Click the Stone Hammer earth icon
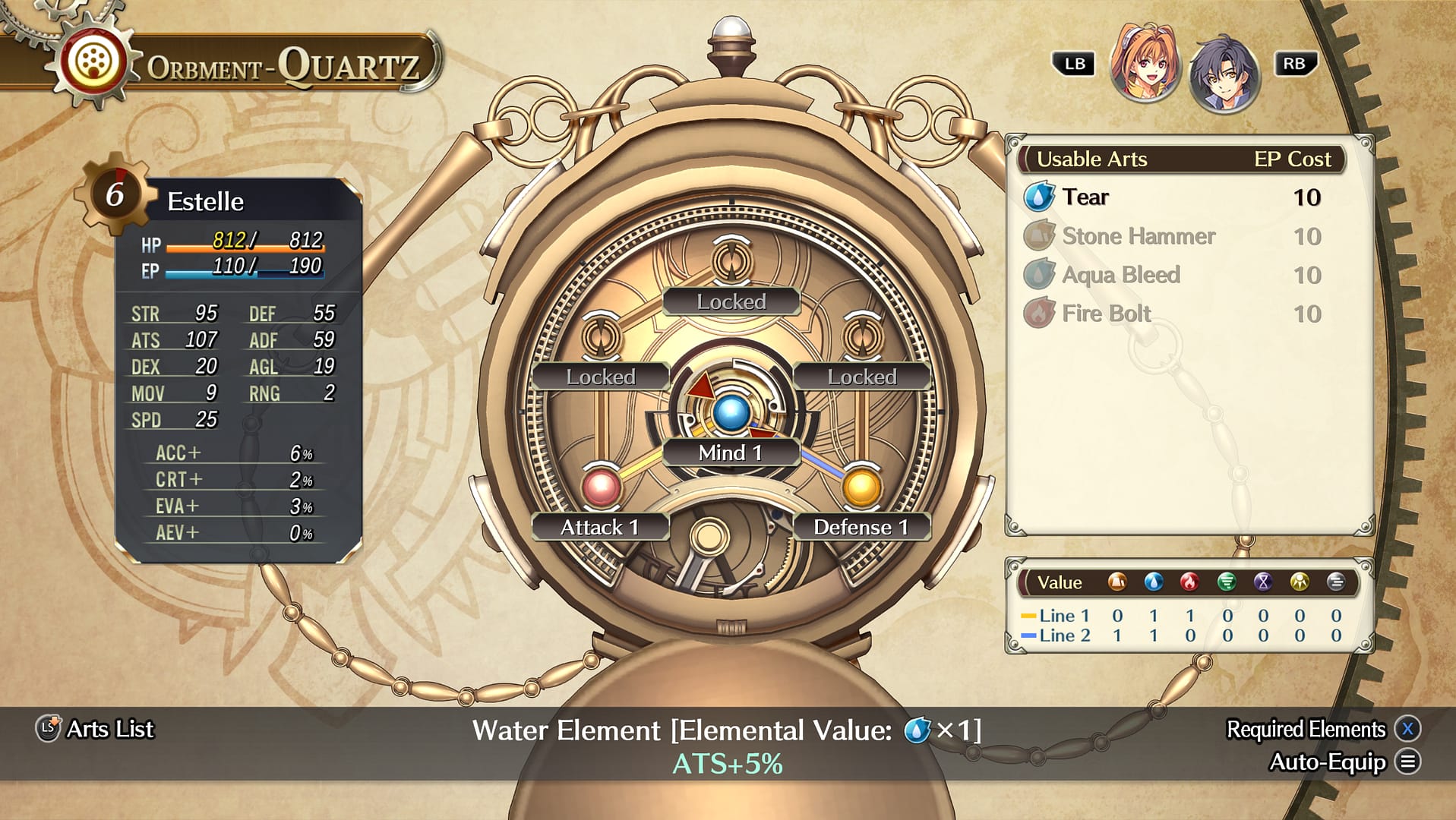 pos(1042,236)
